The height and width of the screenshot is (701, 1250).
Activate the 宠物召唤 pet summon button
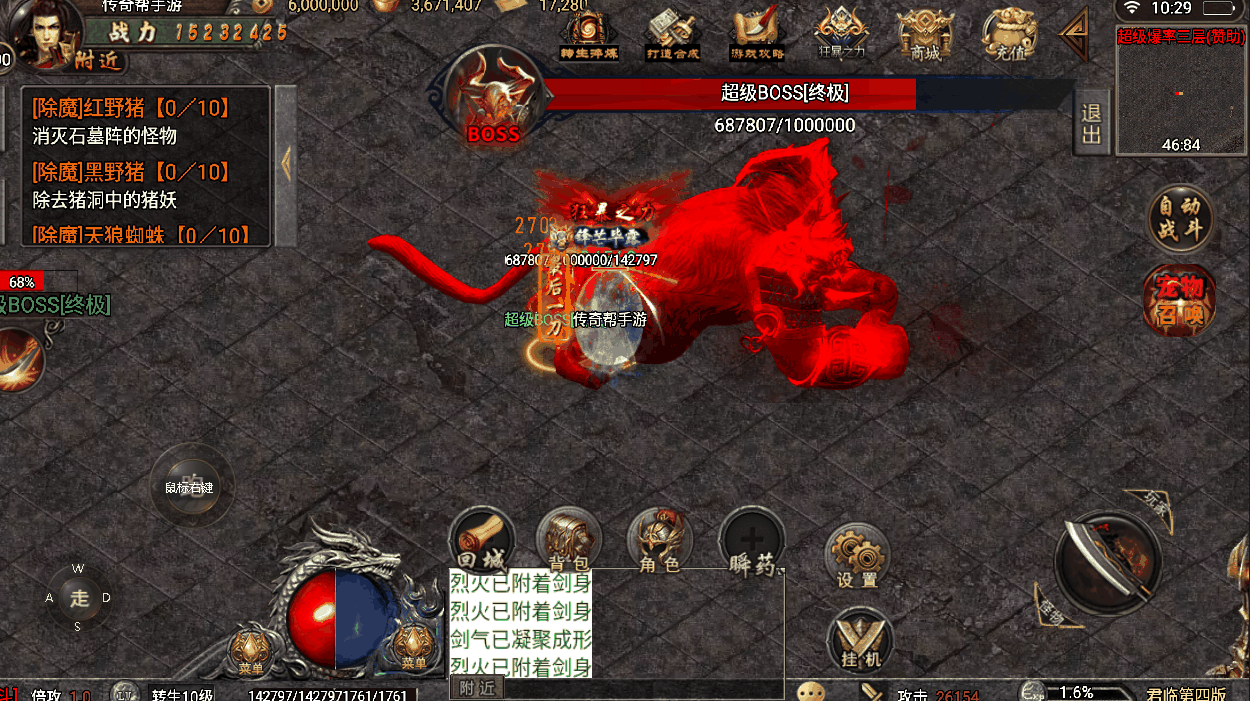[x=1180, y=301]
